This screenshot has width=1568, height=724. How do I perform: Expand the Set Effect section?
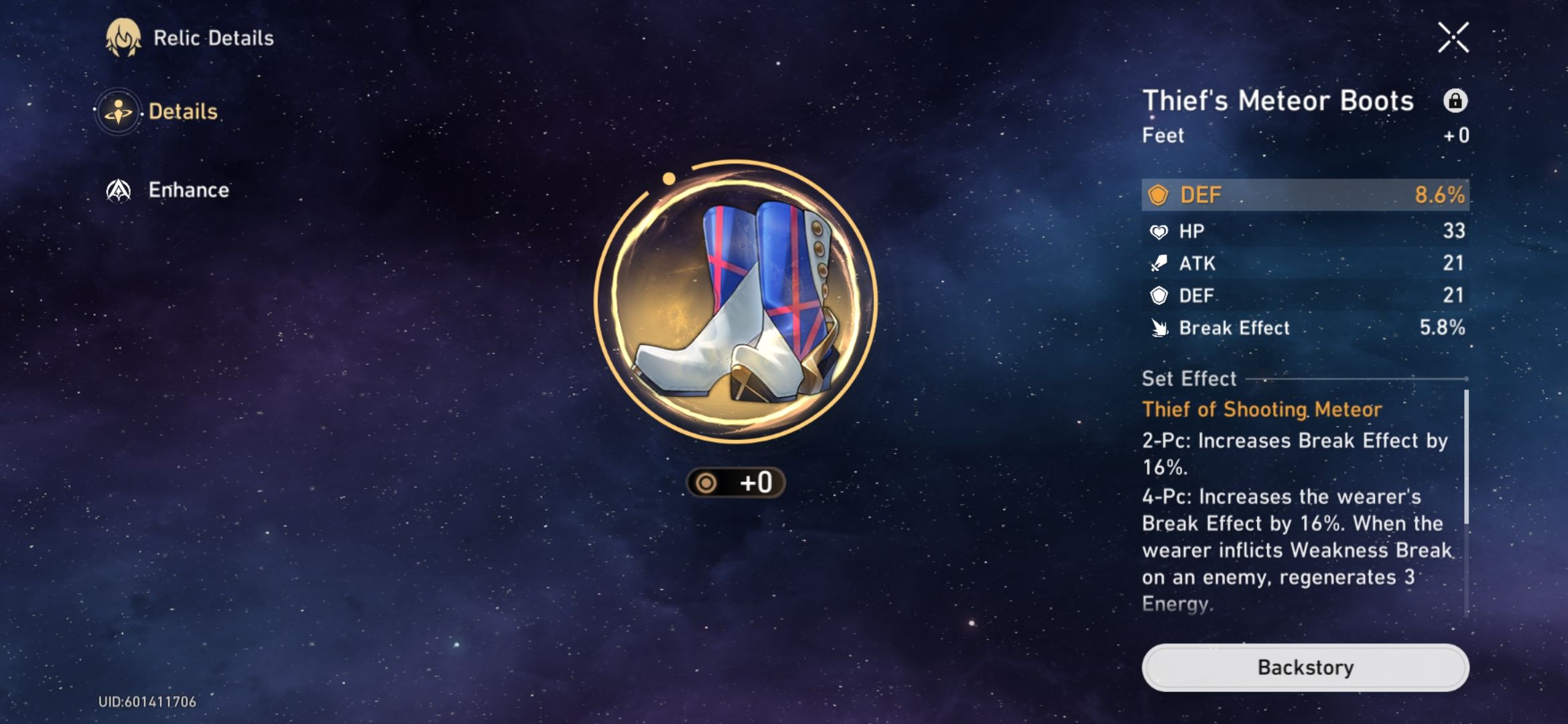tap(1188, 379)
